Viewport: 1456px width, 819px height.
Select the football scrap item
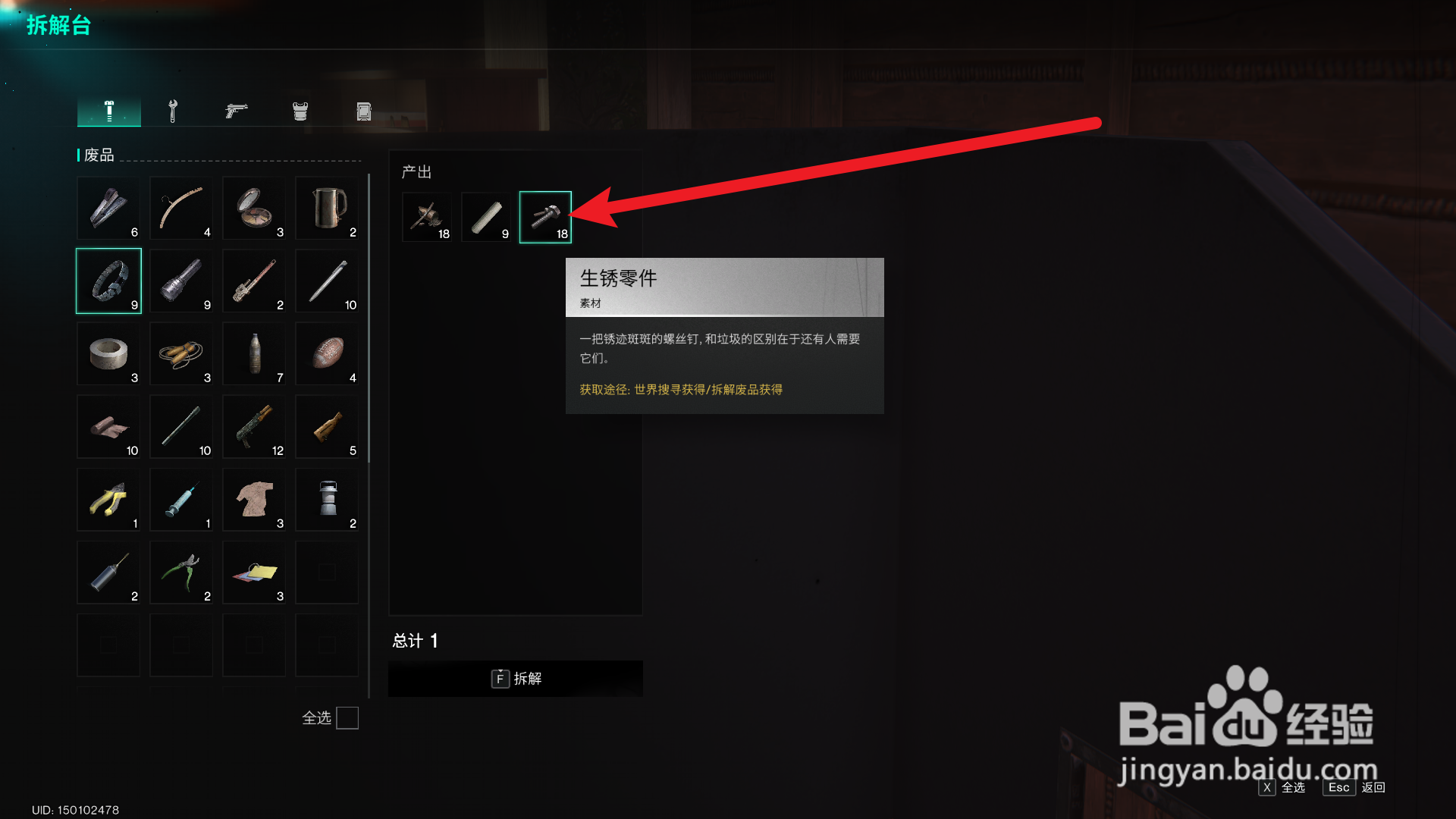click(327, 354)
